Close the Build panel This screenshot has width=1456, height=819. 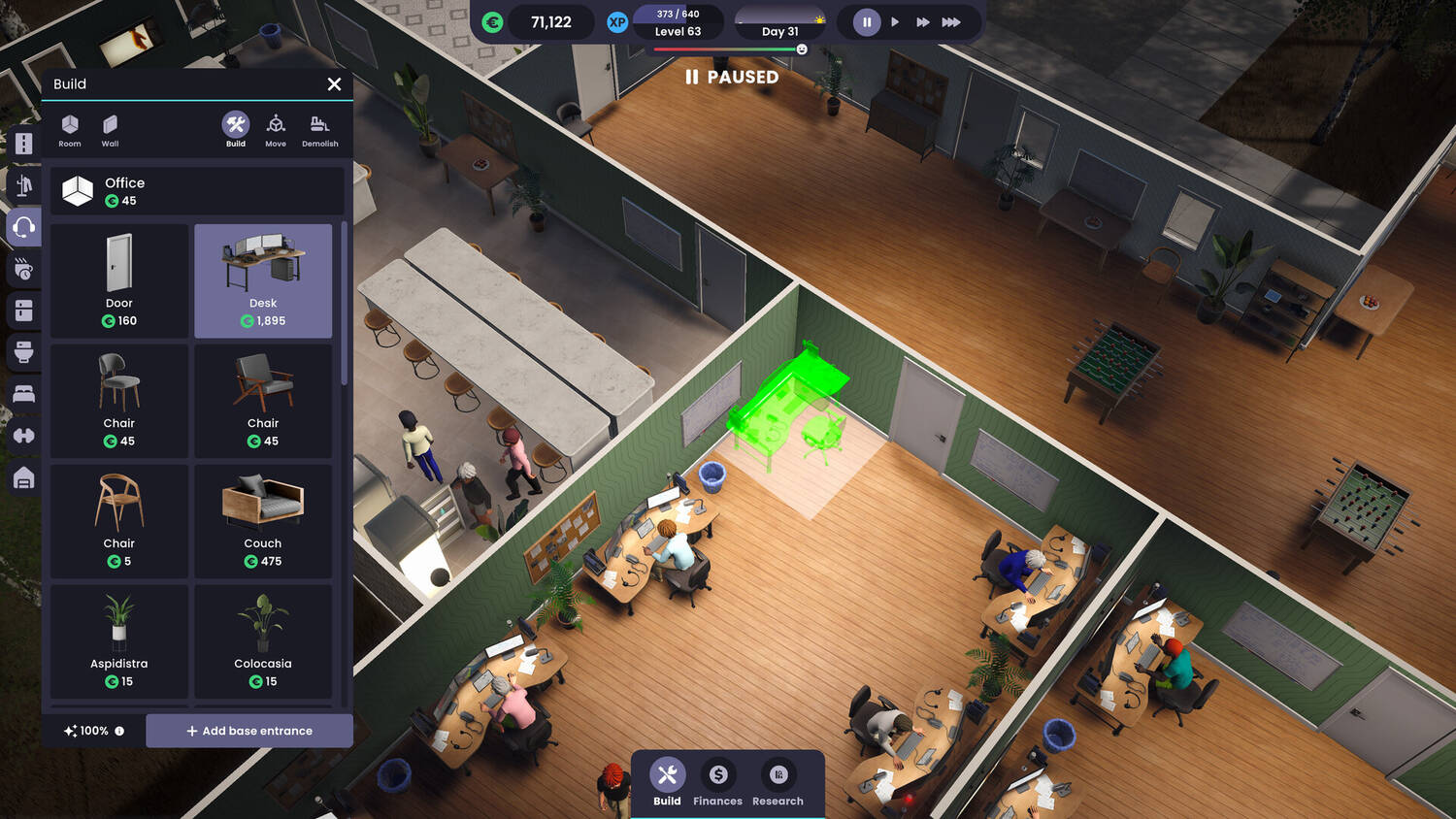pos(334,84)
